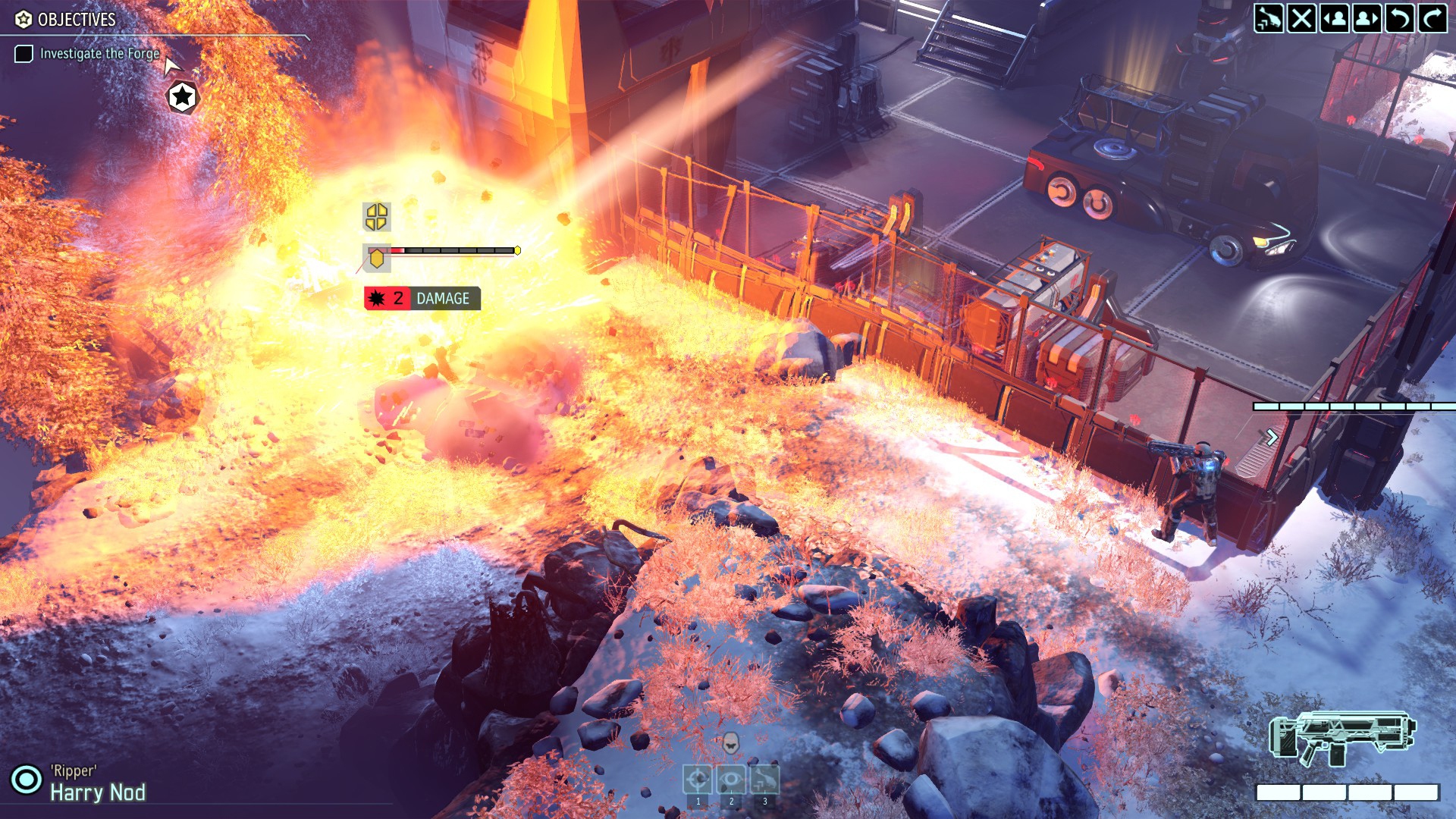Image resolution: width=1456 pixels, height=819 pixels.
Task: Click the Call Skyranger icon top right
Action: pos(1269,17)
